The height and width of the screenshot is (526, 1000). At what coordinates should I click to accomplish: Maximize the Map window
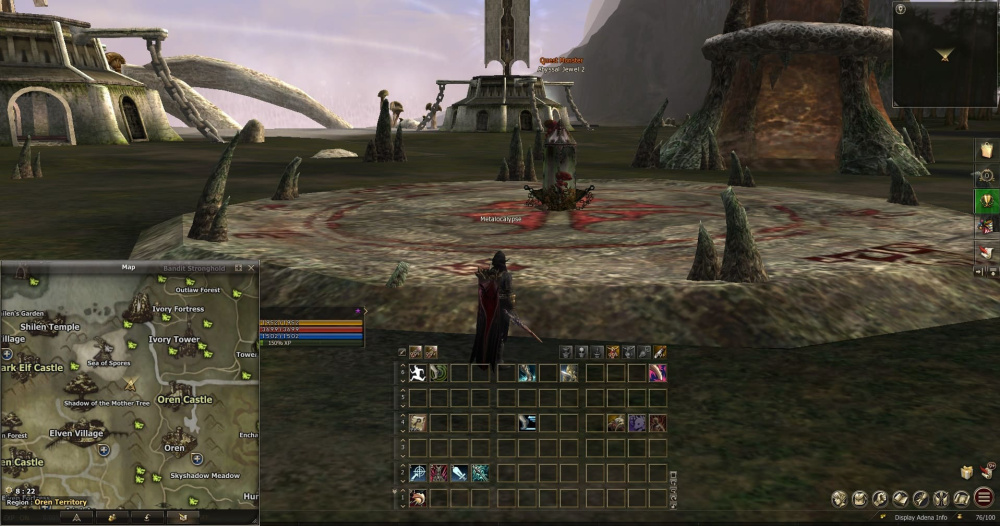click(x=238, y=268)
